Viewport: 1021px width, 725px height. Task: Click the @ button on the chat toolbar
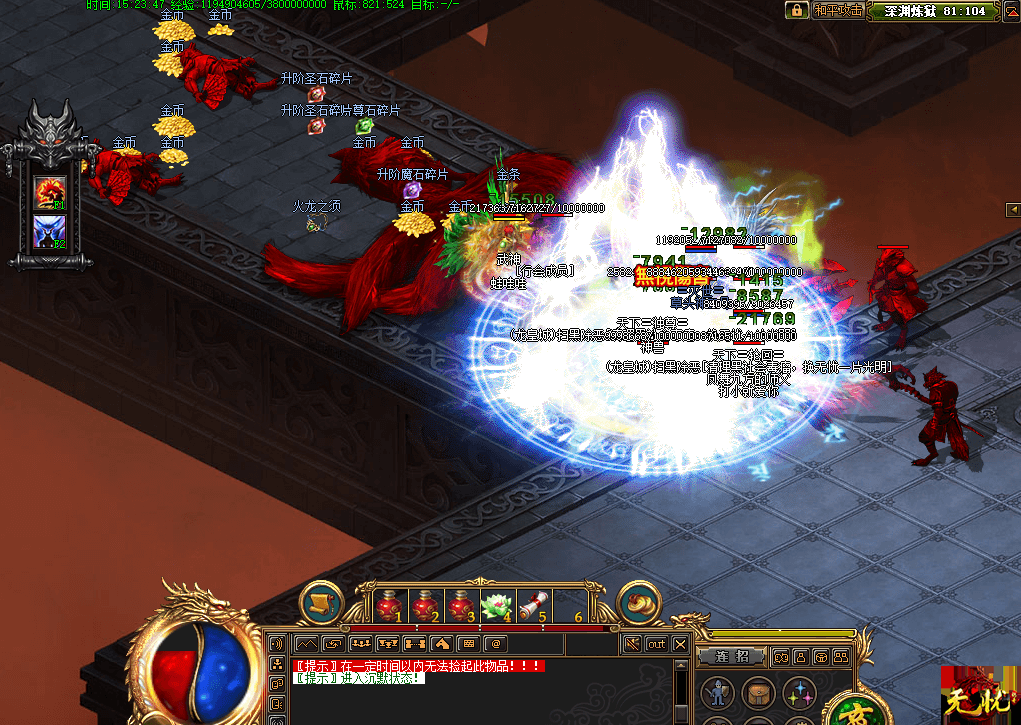[495, 643]
